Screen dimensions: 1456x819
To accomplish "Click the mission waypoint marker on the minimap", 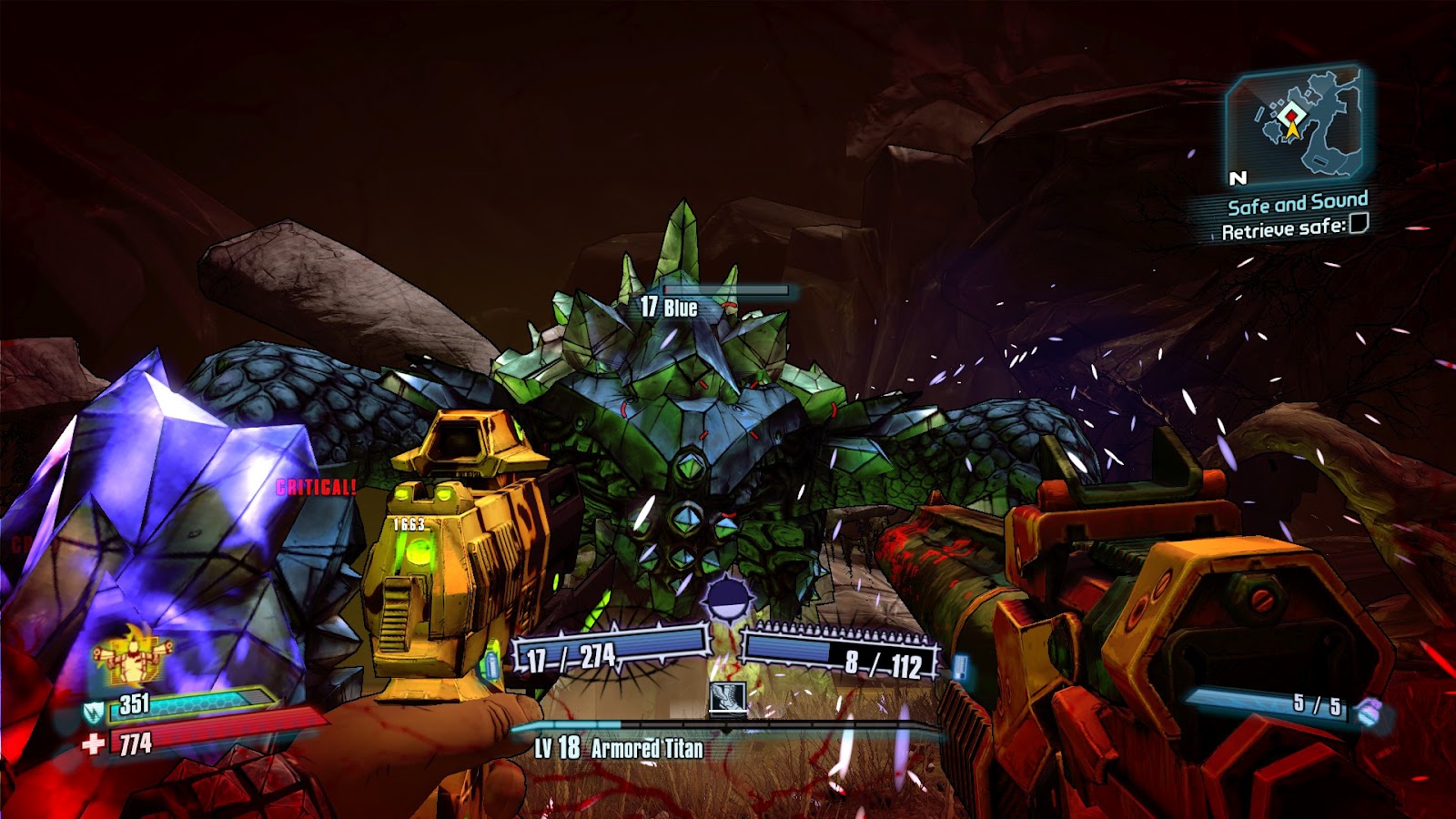I will (x=1289, y=116).
